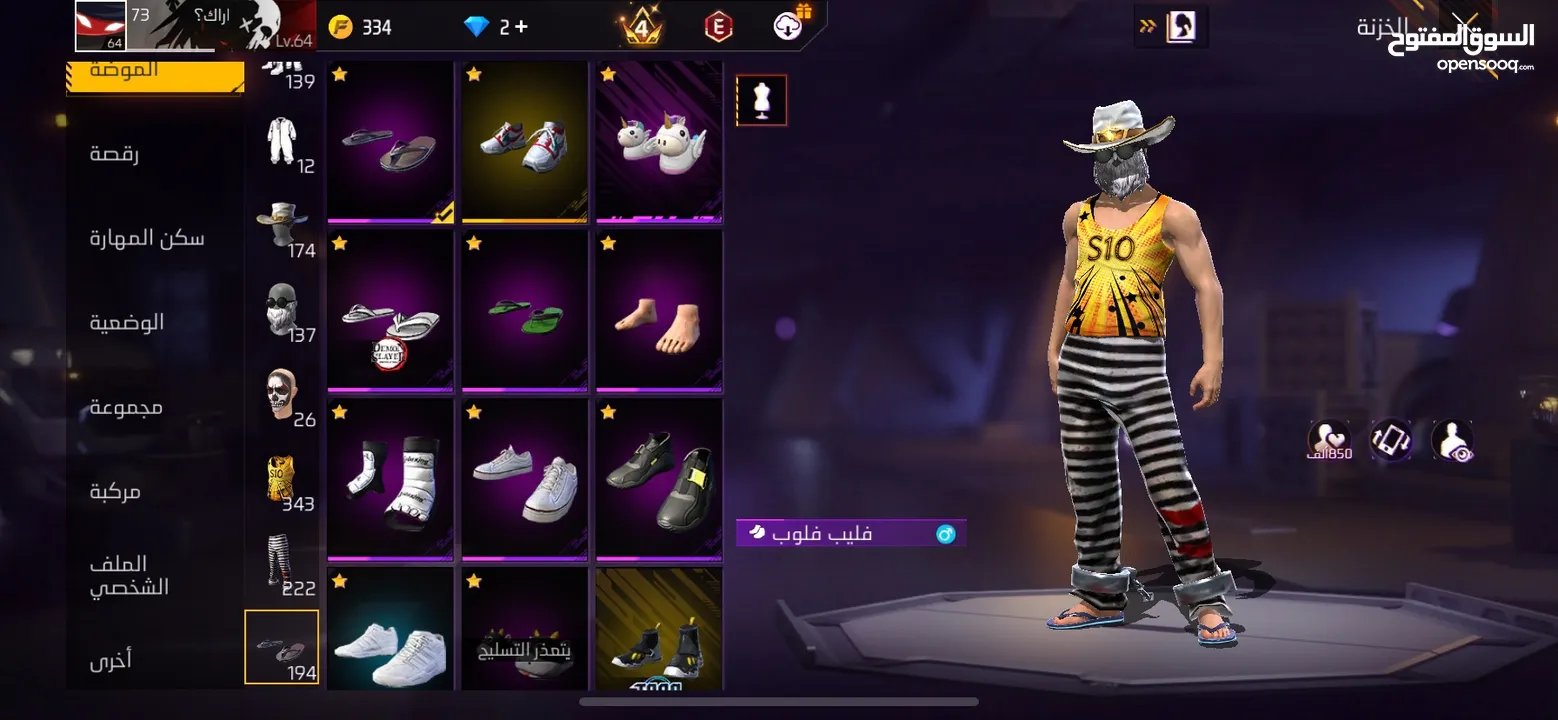
Task: Select the مجموعة category
Action: tap(126, 407)
